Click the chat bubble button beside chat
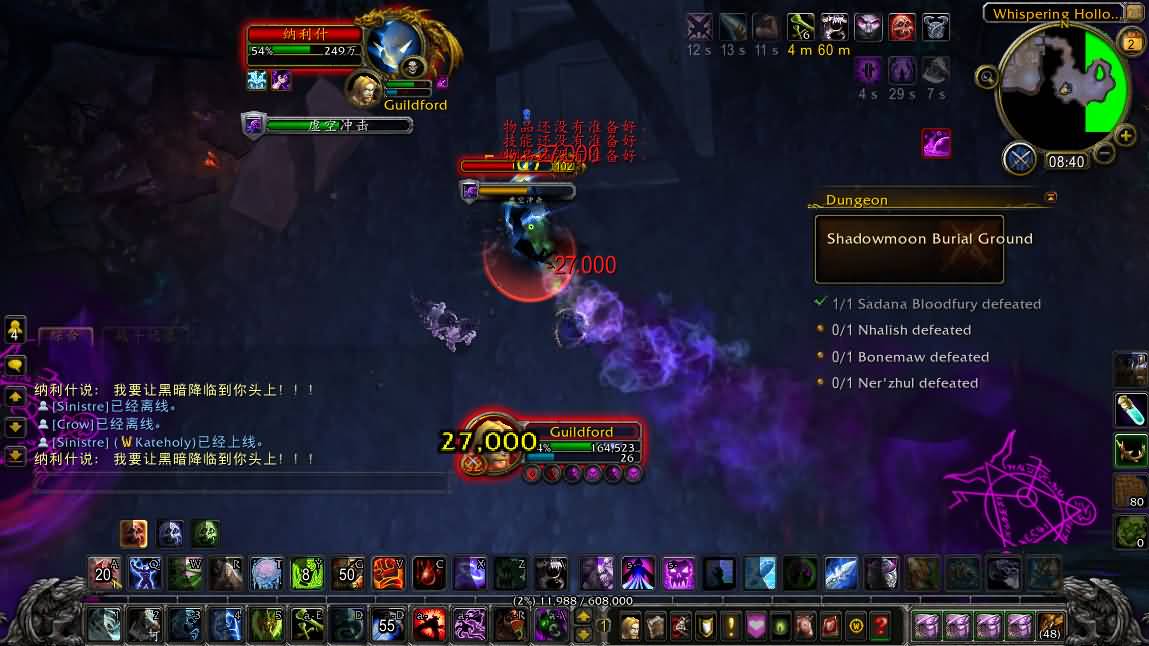Image resolution: width=1149 pixels, height=646 pixels. (x=16, y=365)
